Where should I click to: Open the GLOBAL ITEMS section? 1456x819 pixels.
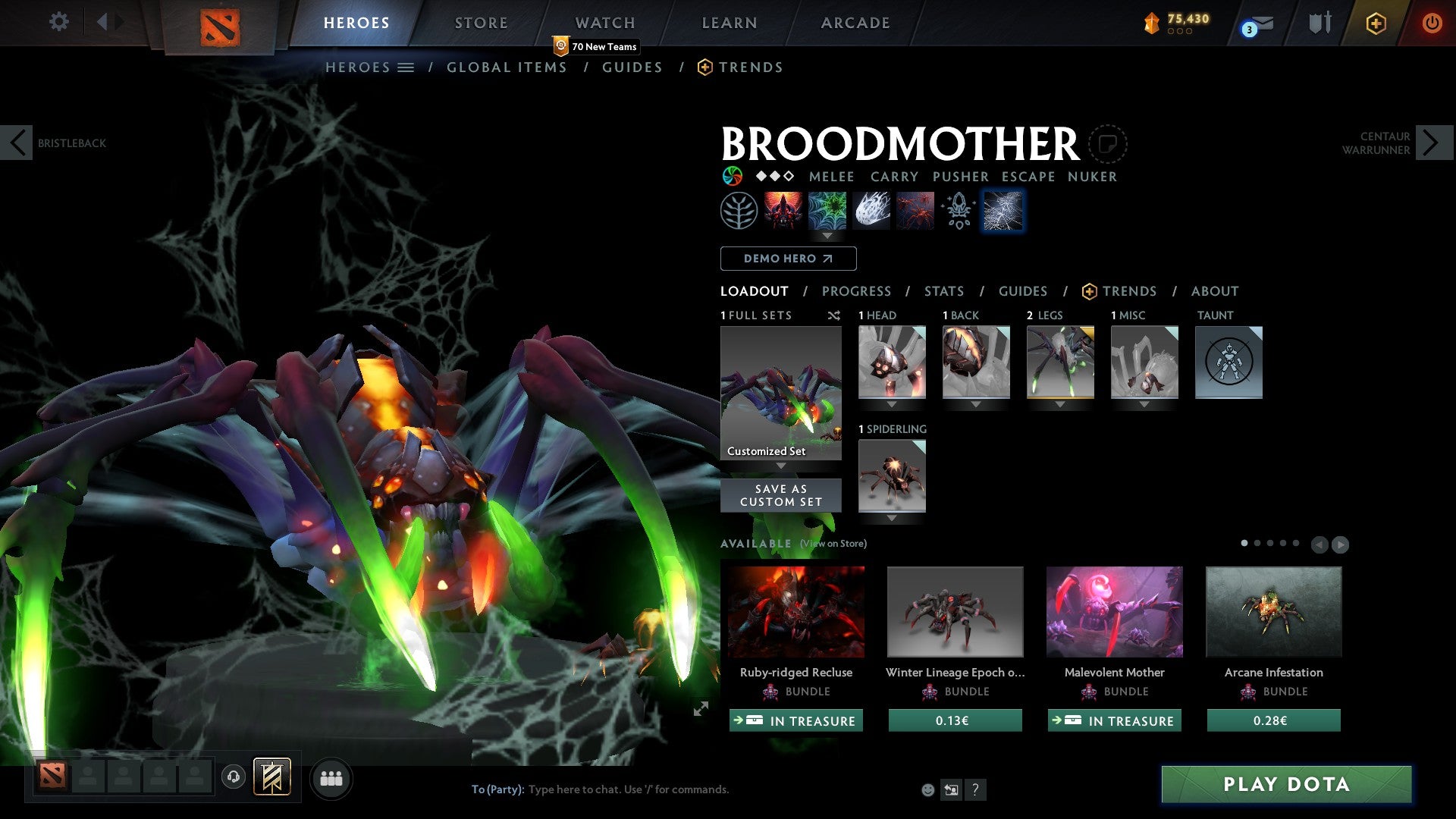[507, 67]
